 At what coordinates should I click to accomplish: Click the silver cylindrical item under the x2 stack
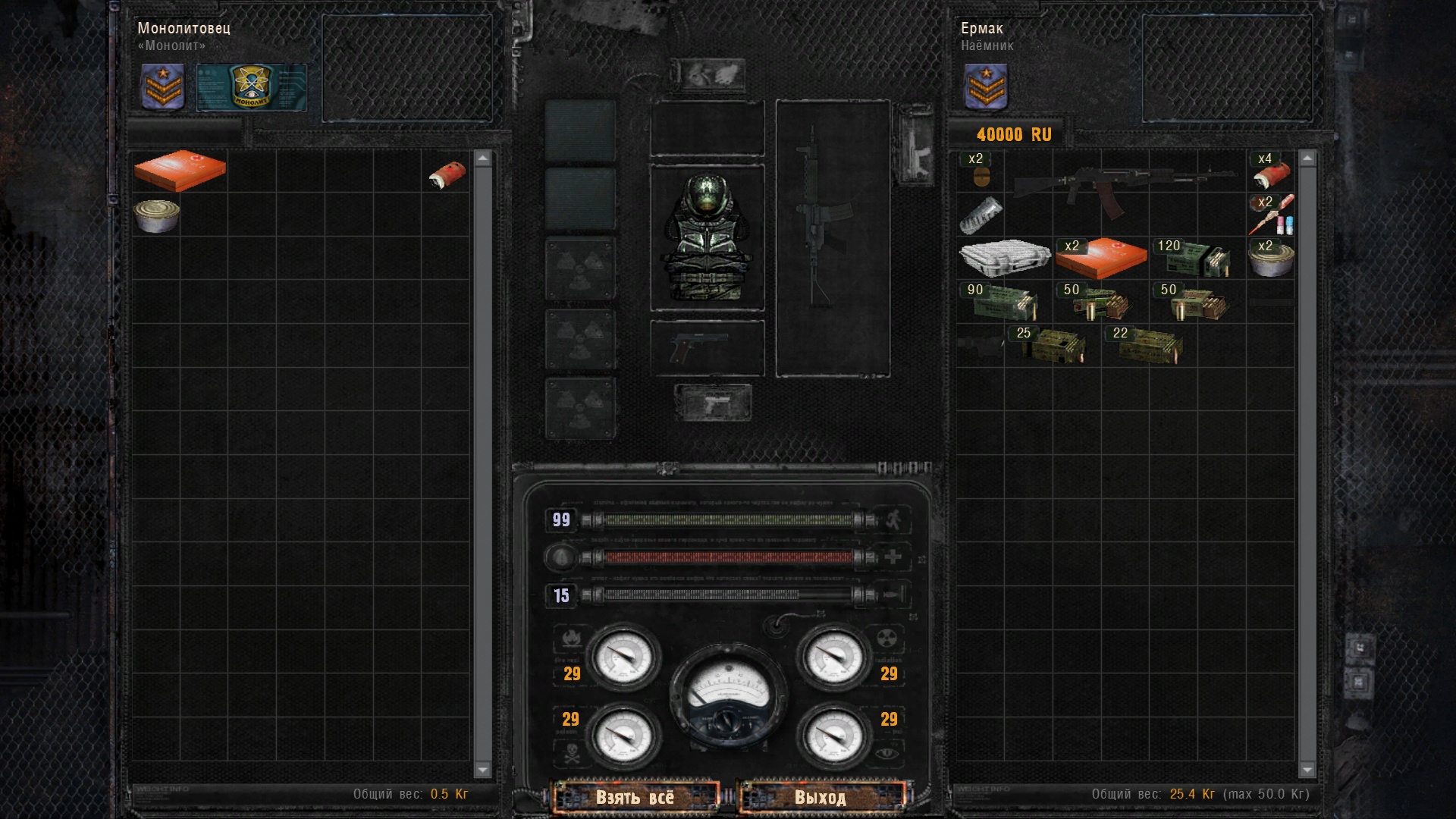tap(981, 215)
